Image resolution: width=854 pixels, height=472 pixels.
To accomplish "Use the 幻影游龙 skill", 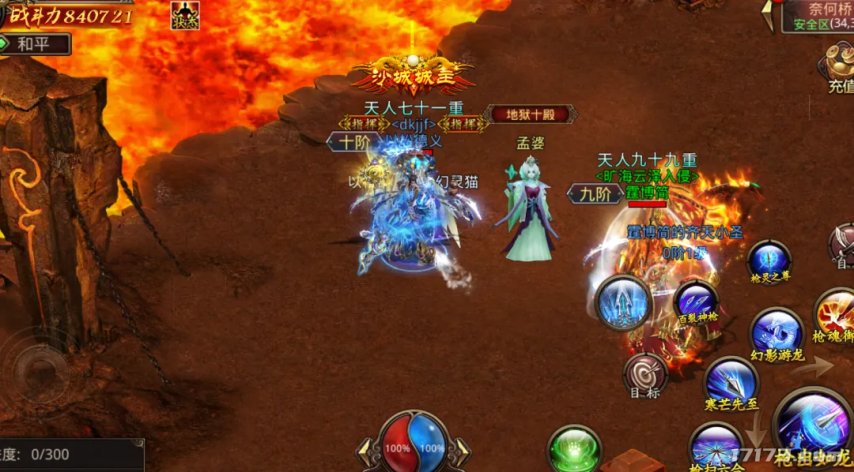I will pos(777,332).
